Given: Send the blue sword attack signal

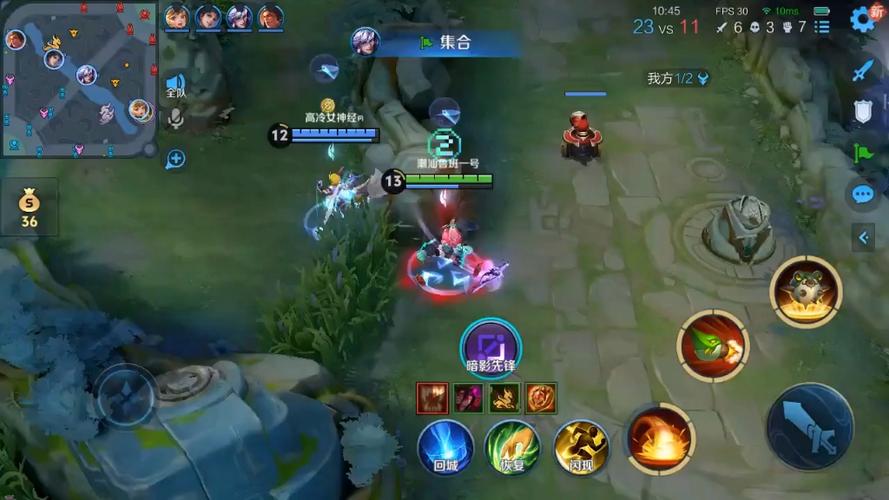Looking at the screenshot, I should click(862, 71).
